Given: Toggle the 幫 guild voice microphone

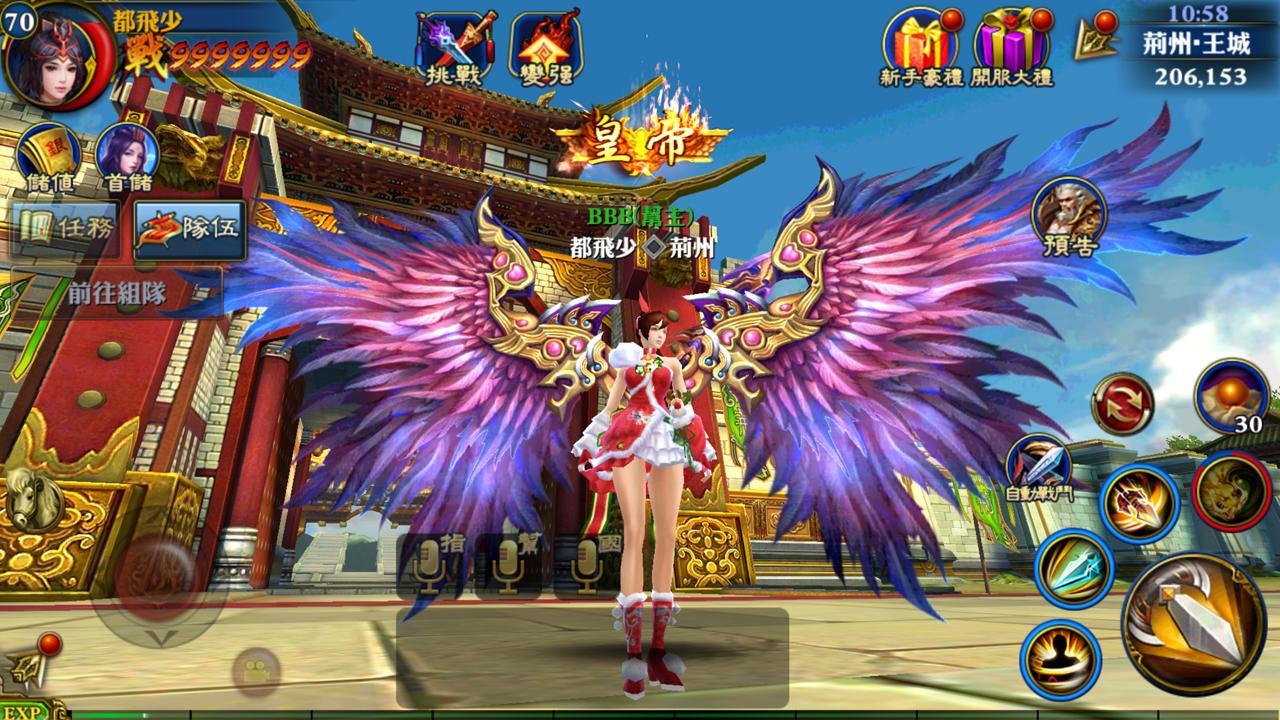Looking at the screenshot, I should (x=507, y=565).
